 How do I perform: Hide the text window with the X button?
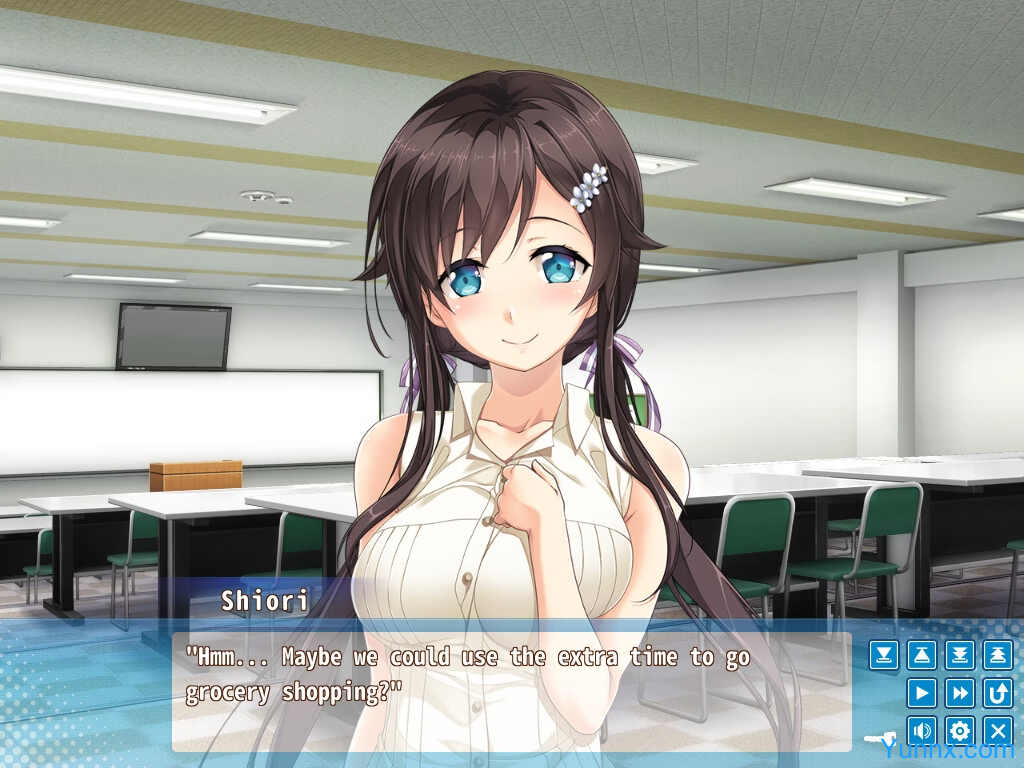[x=997, y=730]
